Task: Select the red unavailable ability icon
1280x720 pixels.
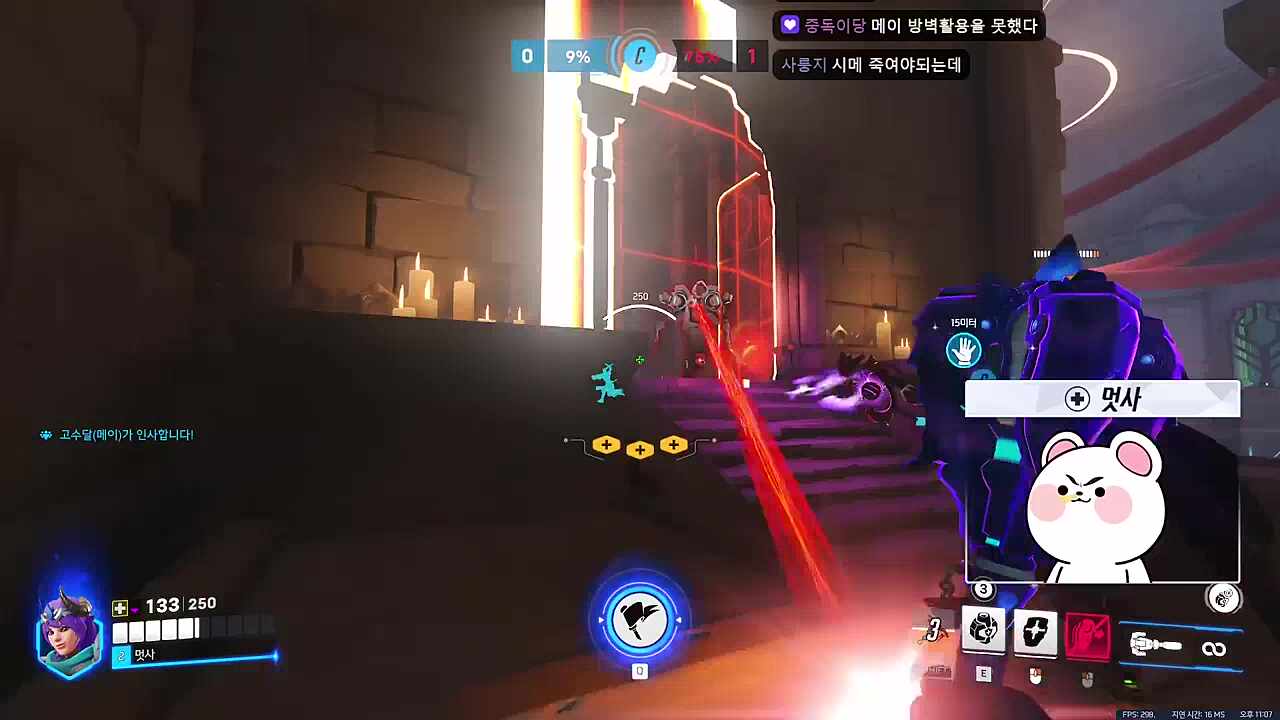Action: [1090, 632]
